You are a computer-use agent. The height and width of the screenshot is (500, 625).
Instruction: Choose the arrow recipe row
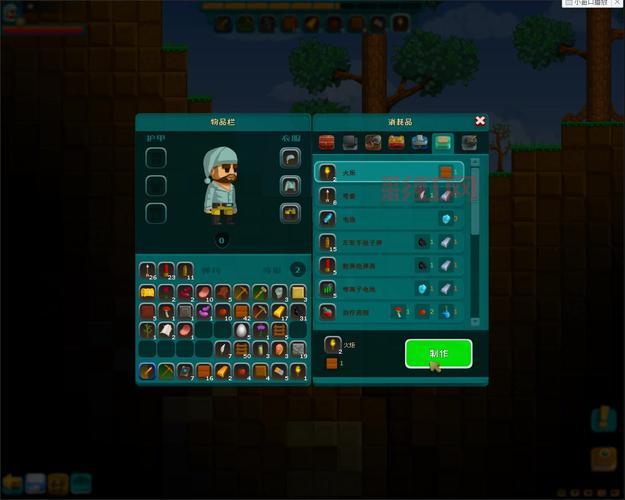pos(390,195)
